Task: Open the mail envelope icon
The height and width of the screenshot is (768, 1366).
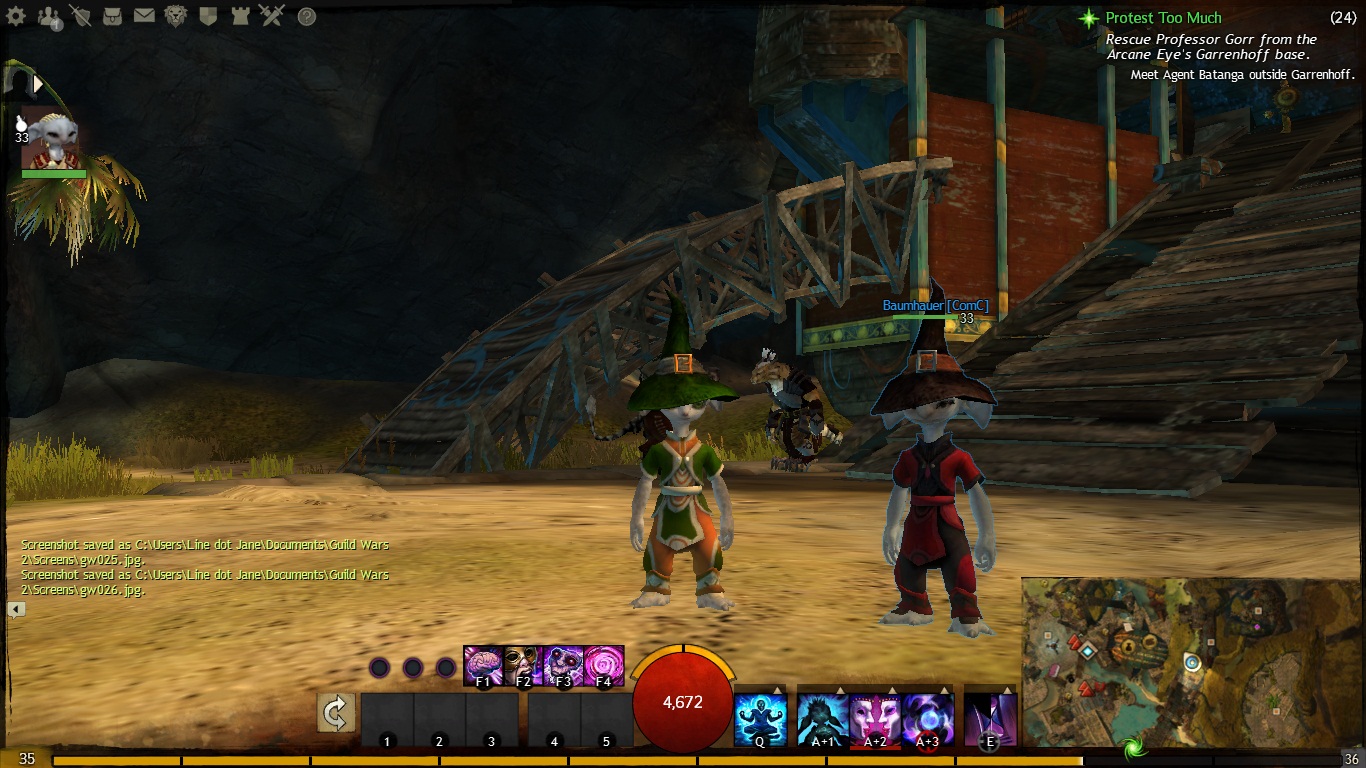Action: [144, 16]
